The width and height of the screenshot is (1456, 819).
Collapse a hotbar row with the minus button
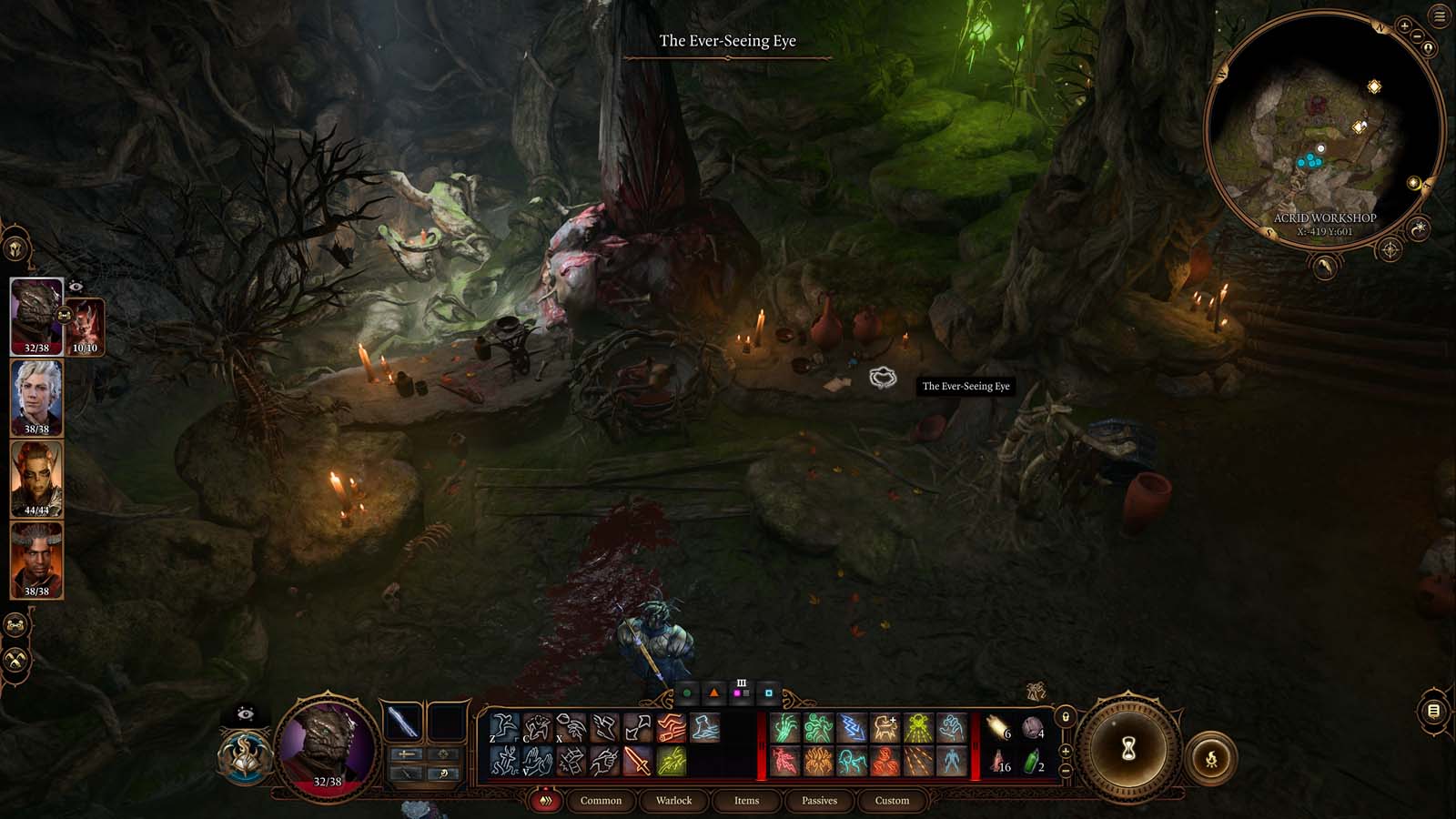pos(1066,770)
